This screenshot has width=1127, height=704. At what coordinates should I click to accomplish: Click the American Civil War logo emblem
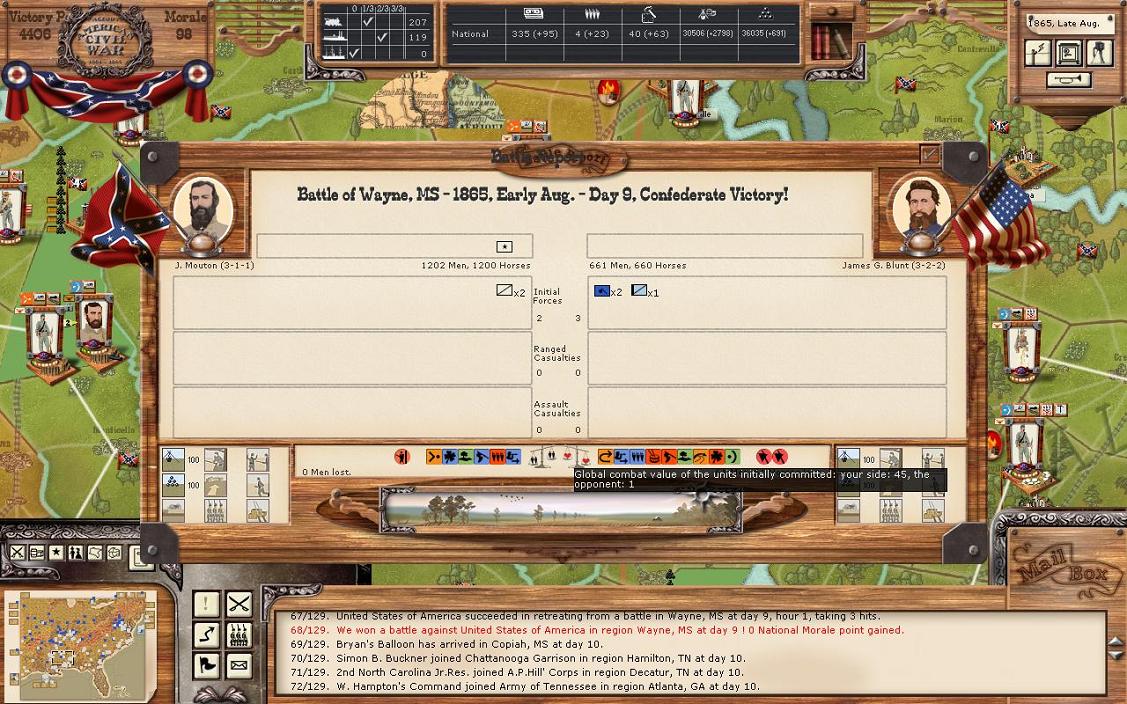click(x=105, y=40)
